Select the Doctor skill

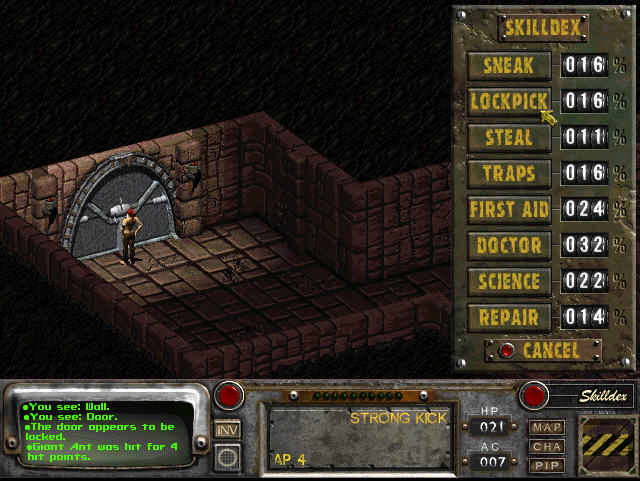pyautogui.click(x=508, y=245)
